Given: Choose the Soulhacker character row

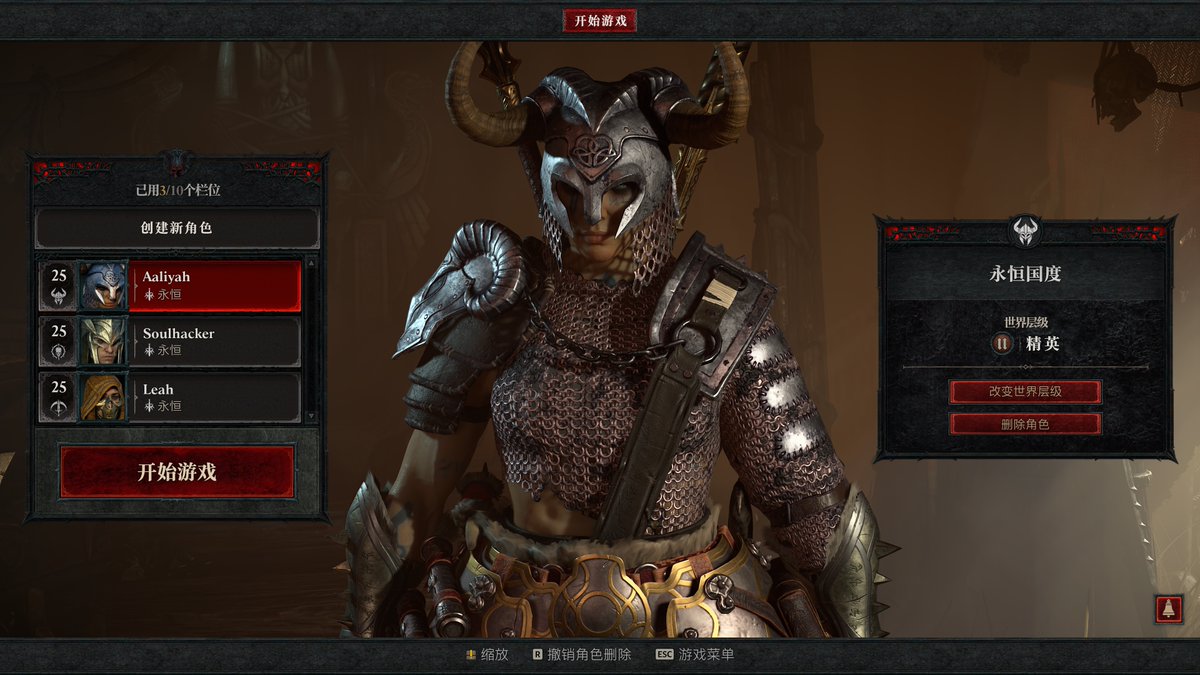Looking at the screenshot, I should [x=215, y=341].
